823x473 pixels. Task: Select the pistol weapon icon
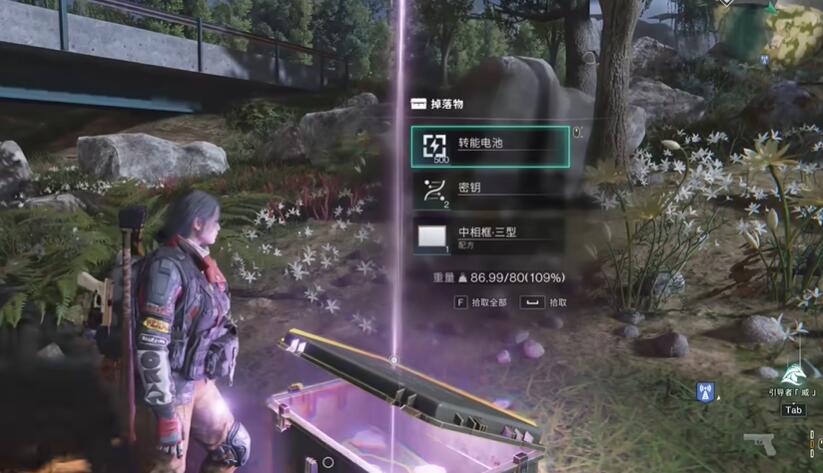tap(759, 443)
